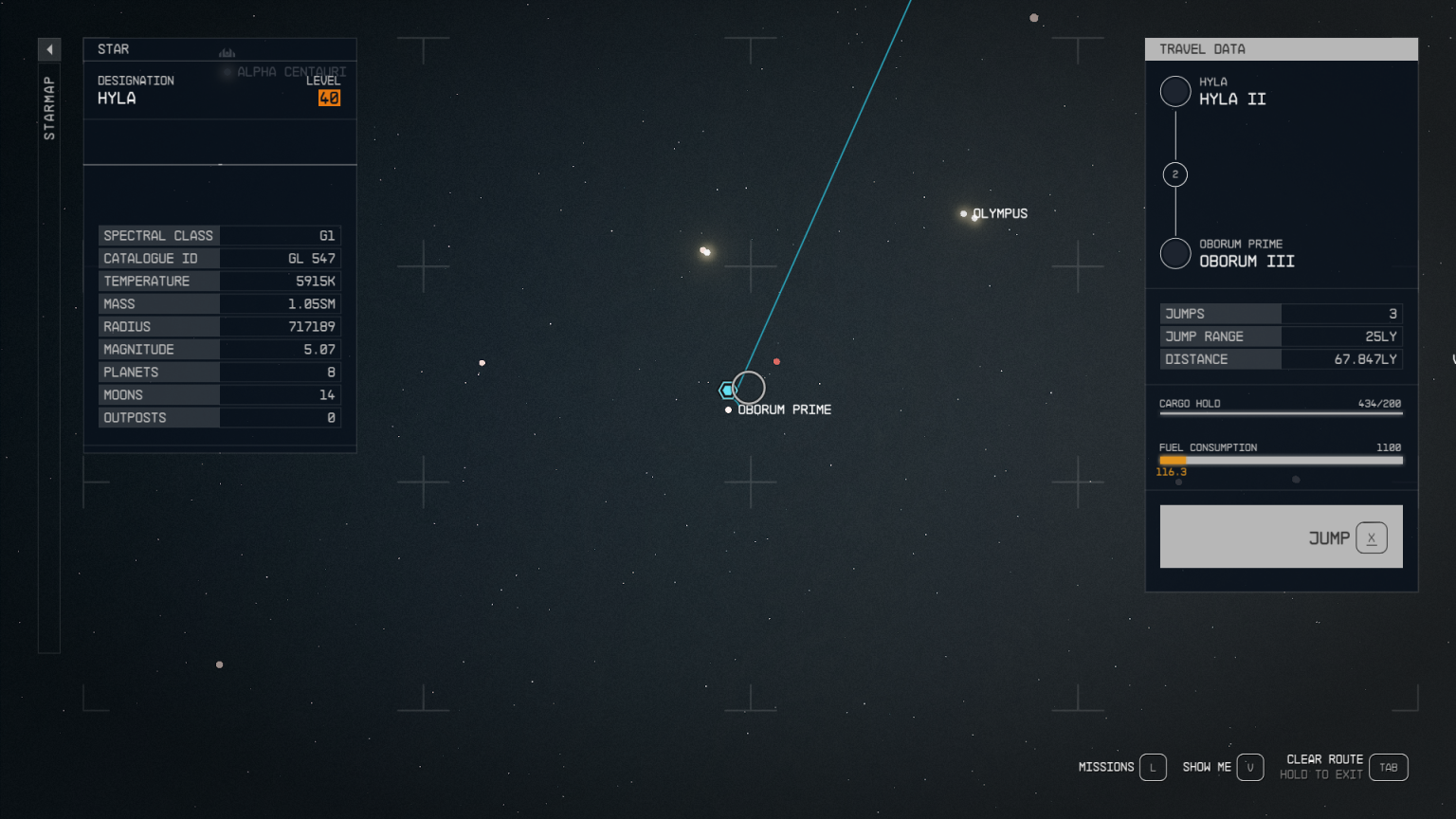Collapse the star panel with the back arrow

tap(49, 48)
